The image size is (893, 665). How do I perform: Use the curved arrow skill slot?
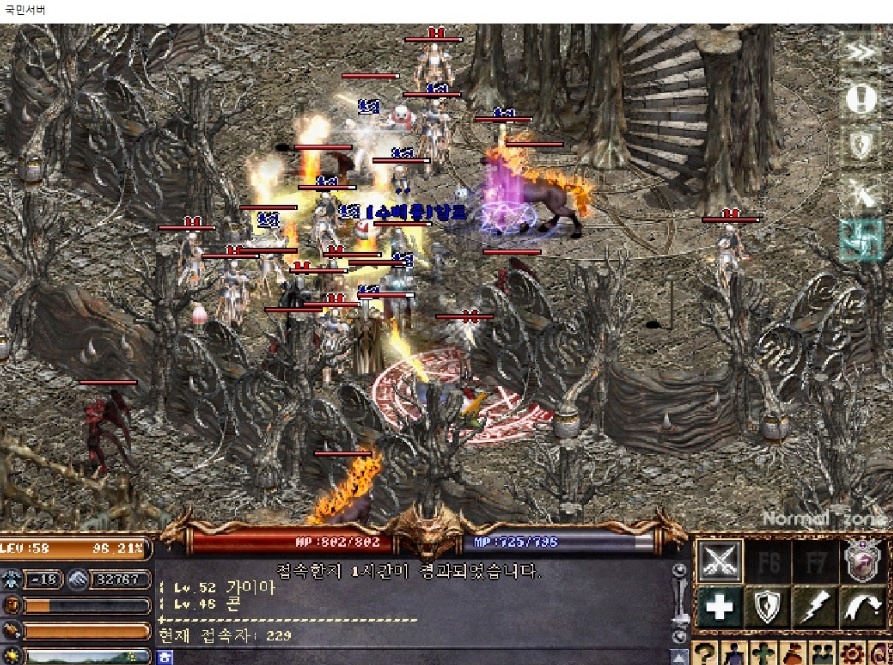(862, 607)
